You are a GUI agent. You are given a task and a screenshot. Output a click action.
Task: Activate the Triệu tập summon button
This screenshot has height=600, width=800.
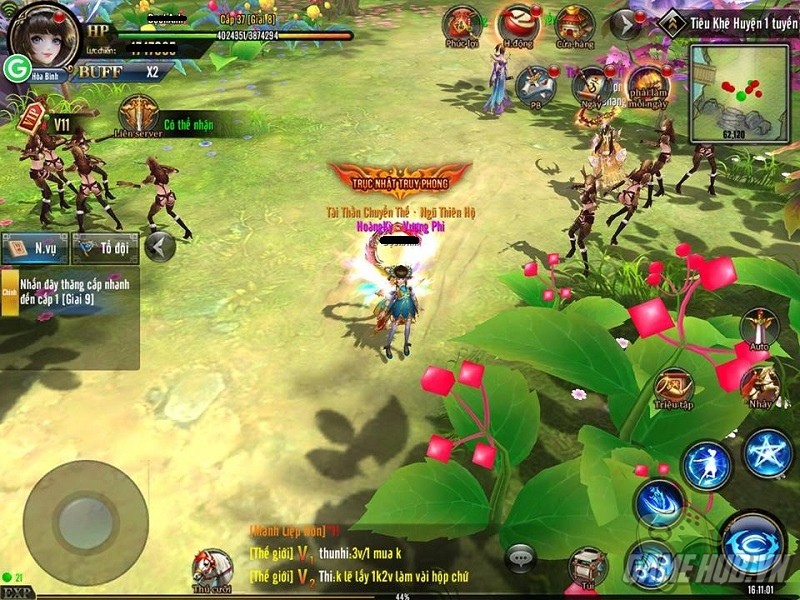673,388
